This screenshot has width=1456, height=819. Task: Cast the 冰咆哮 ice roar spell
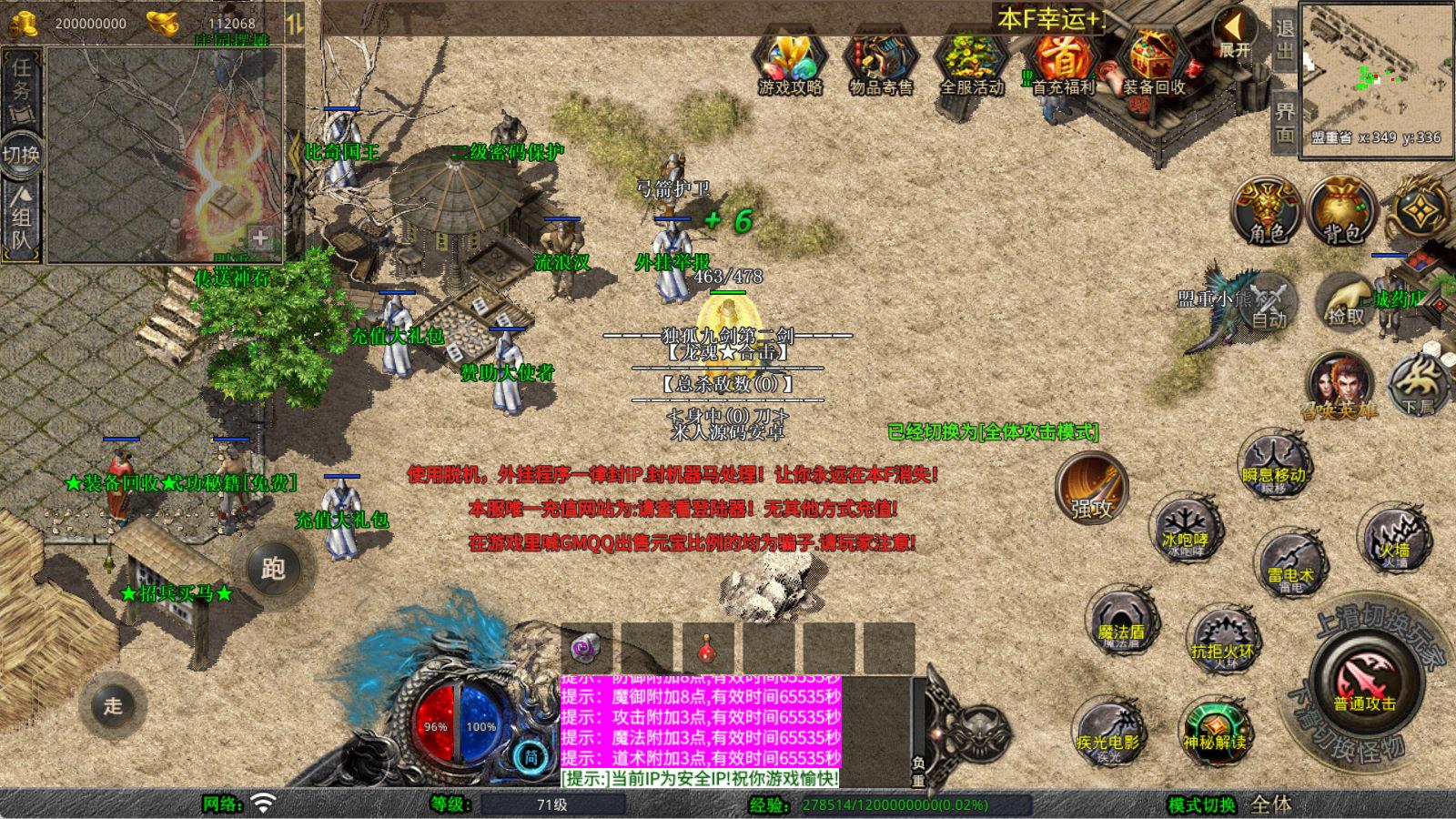pos(1185,530)
